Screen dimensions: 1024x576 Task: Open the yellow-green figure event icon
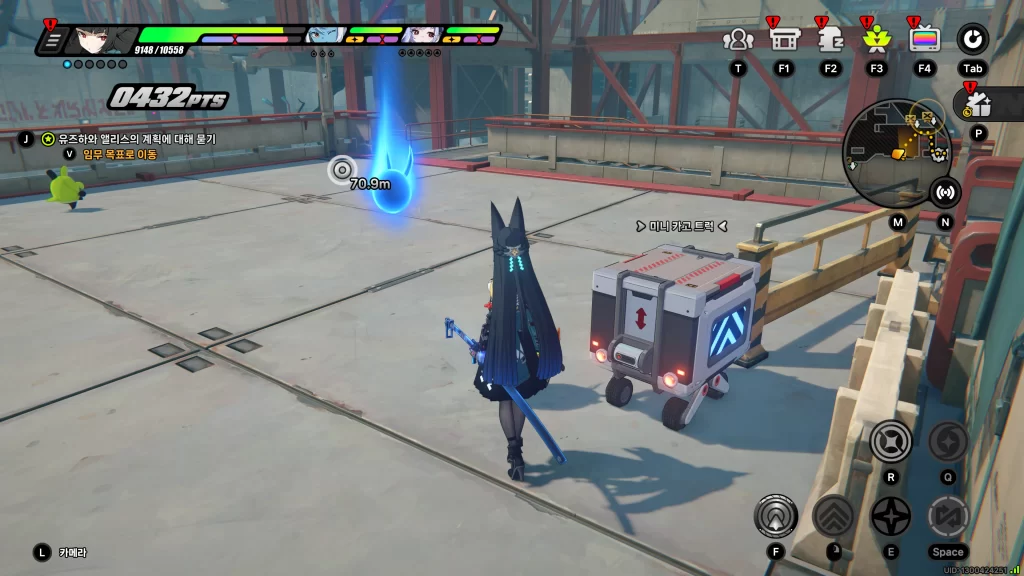point(876,39)
